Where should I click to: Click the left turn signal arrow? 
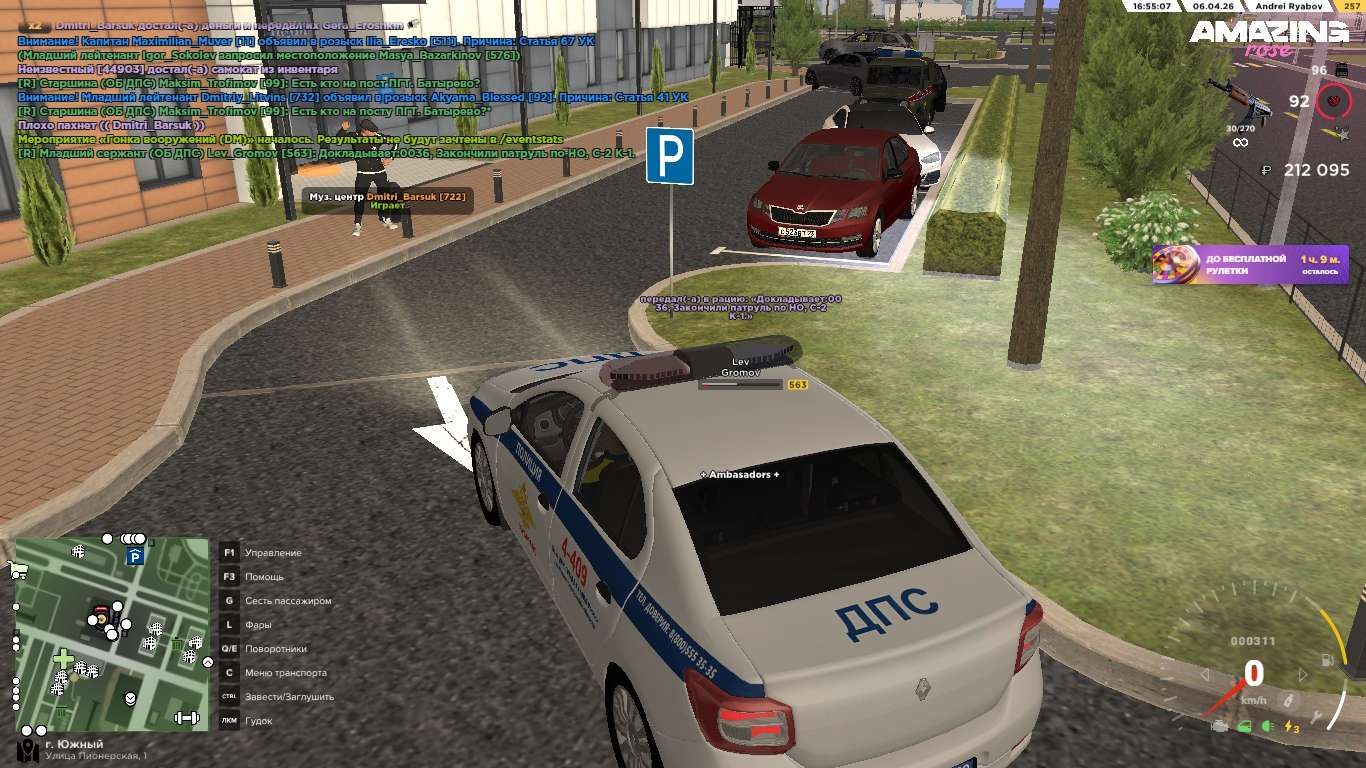pyautogui.click(x=1206, y=675)
